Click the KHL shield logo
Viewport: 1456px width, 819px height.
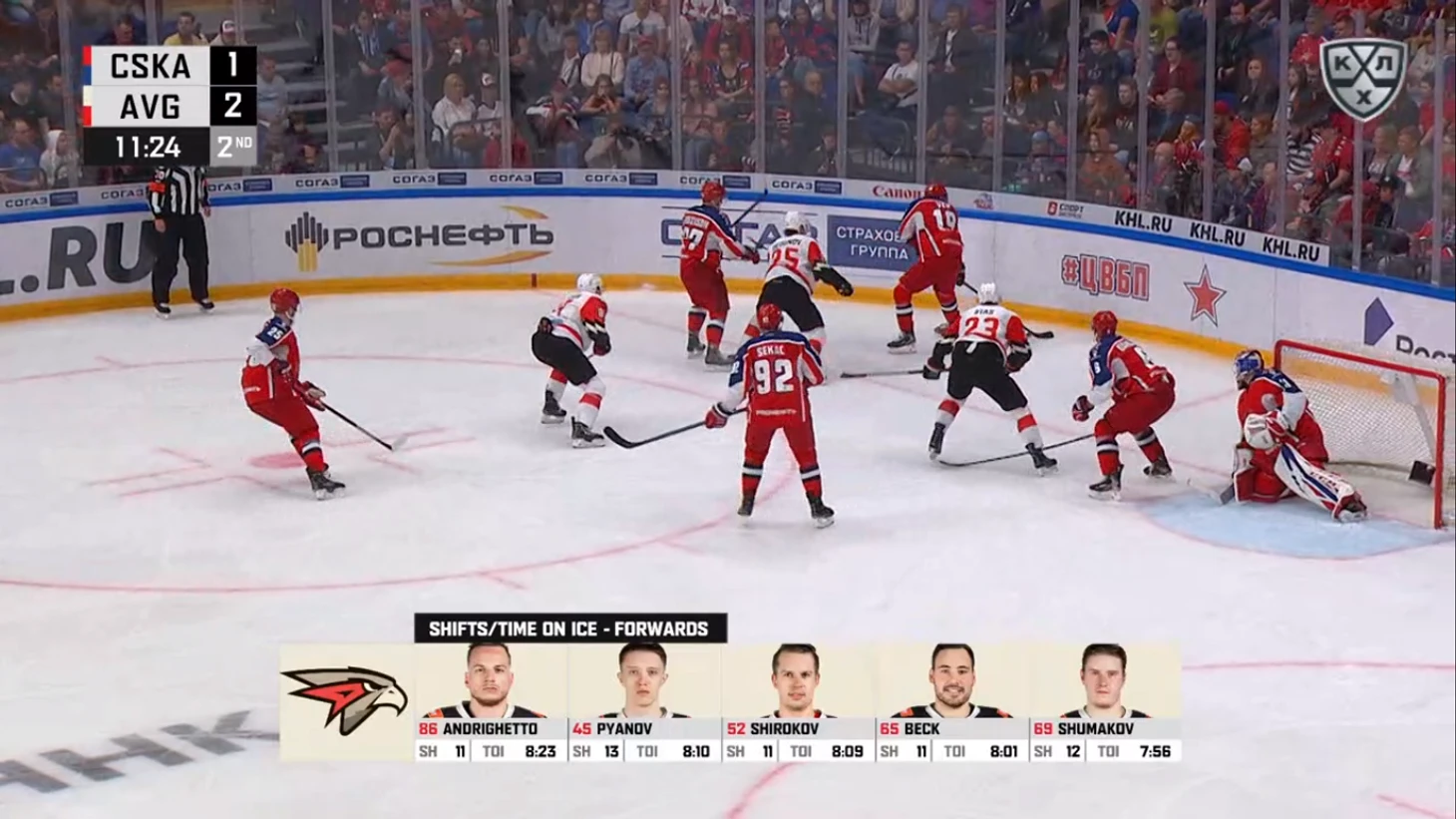(1362, 78)
